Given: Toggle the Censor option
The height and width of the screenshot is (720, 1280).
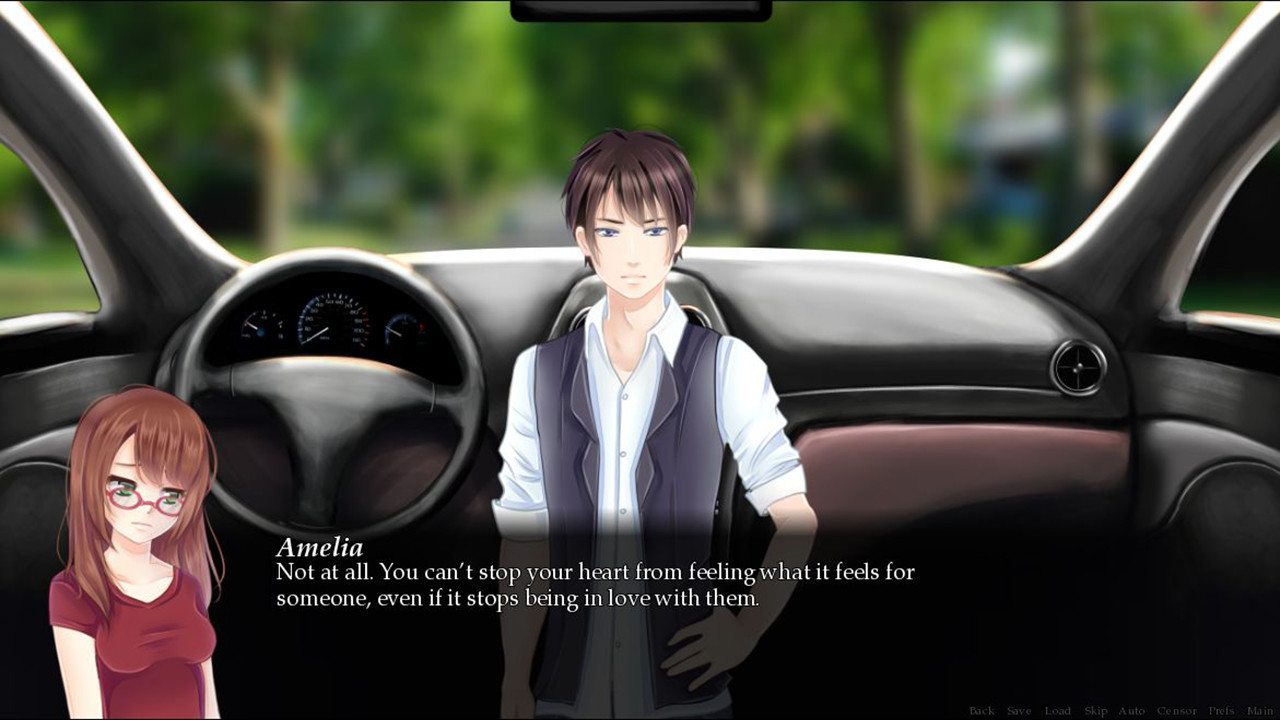Looking at the screenshot, I should [1176, 711].
